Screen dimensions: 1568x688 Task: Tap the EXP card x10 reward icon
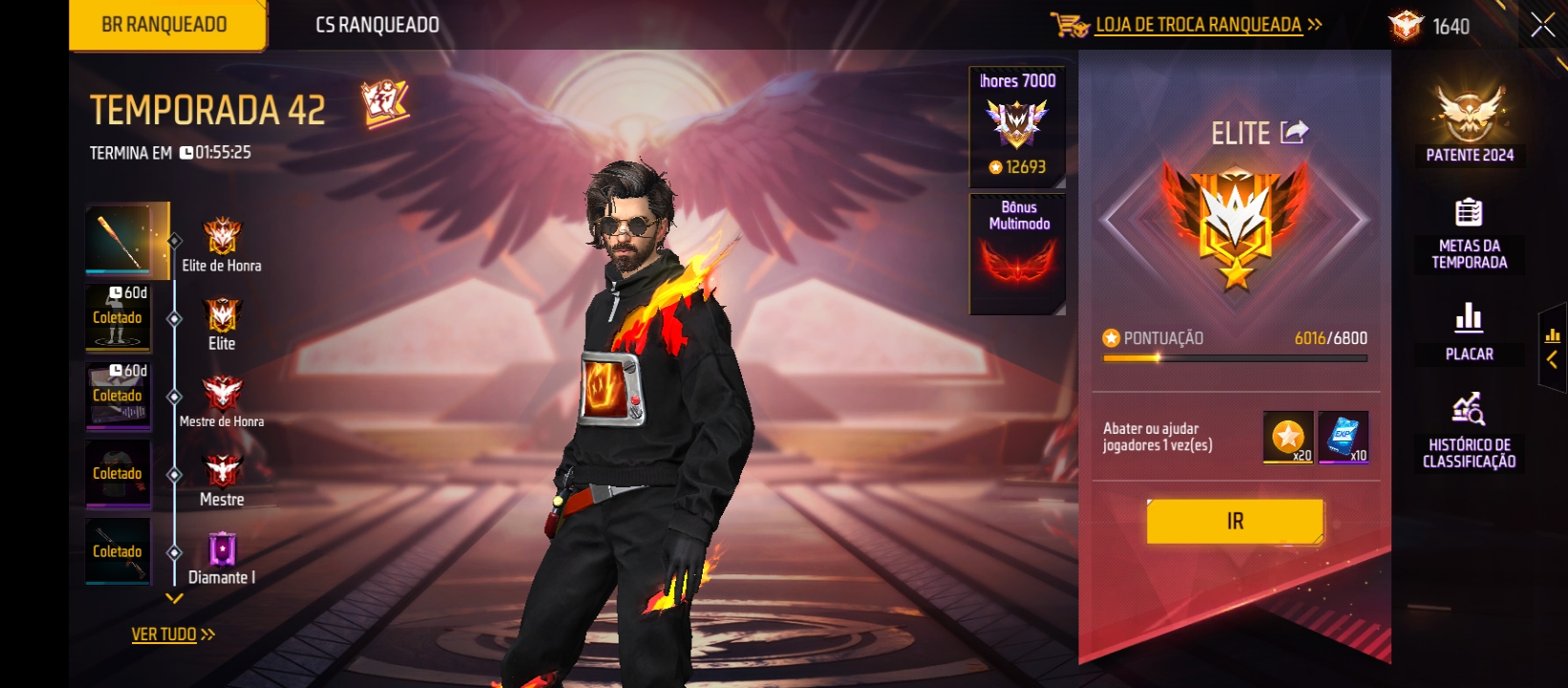1343,437
